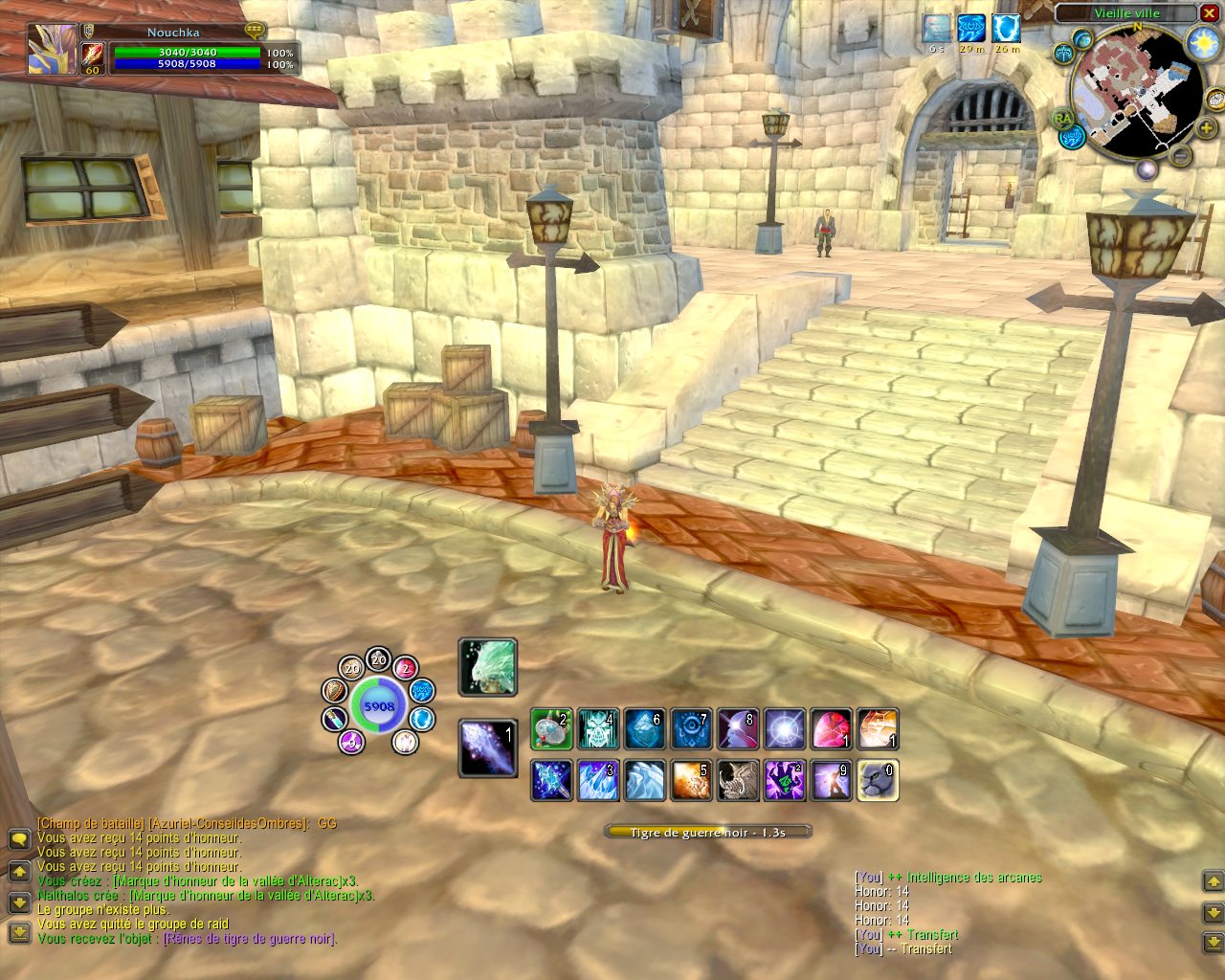
Task: Summon the grey tiger mount slot 0
Action: (x=877, y=780)
